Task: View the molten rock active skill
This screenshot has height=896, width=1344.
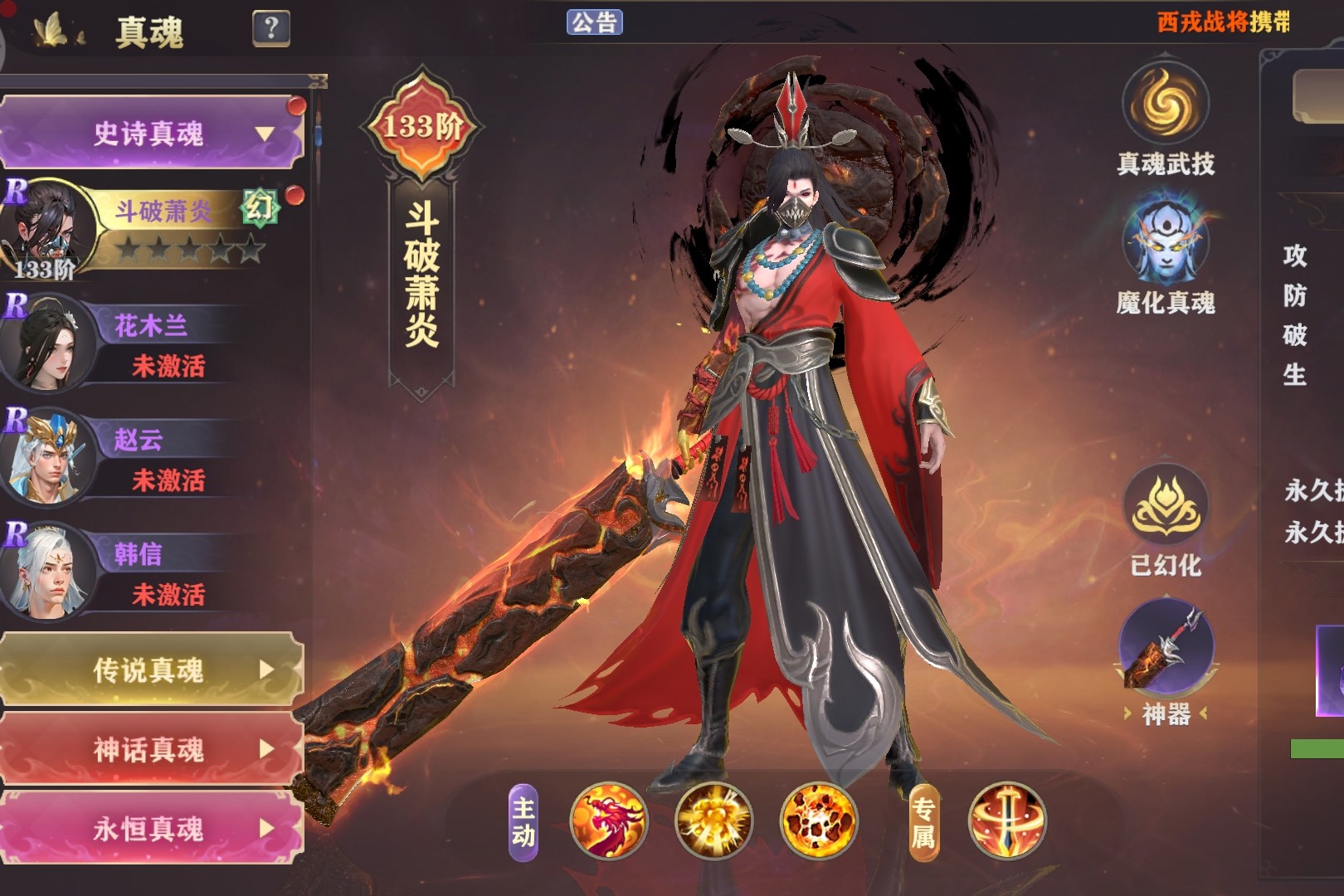Action: (819, 821)
